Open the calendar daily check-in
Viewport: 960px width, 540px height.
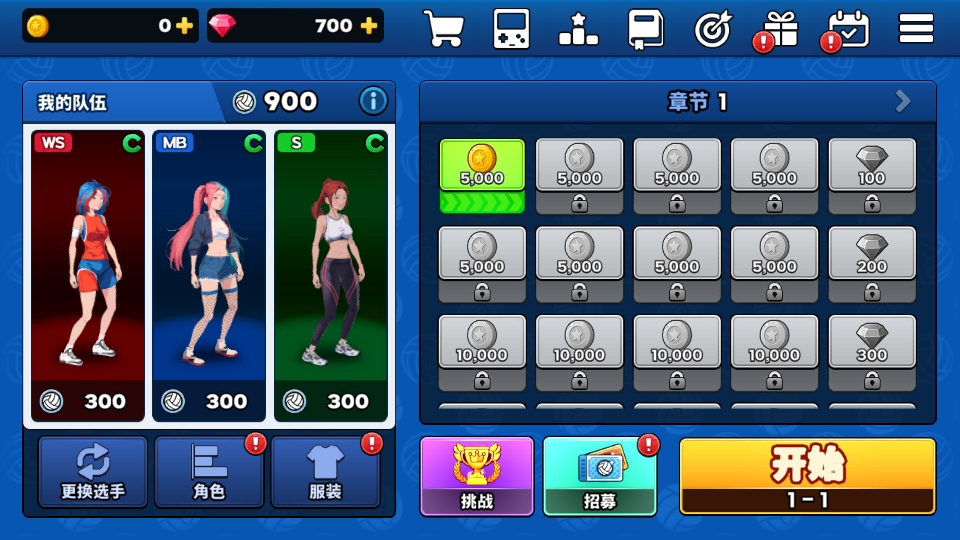pos(849,28)
